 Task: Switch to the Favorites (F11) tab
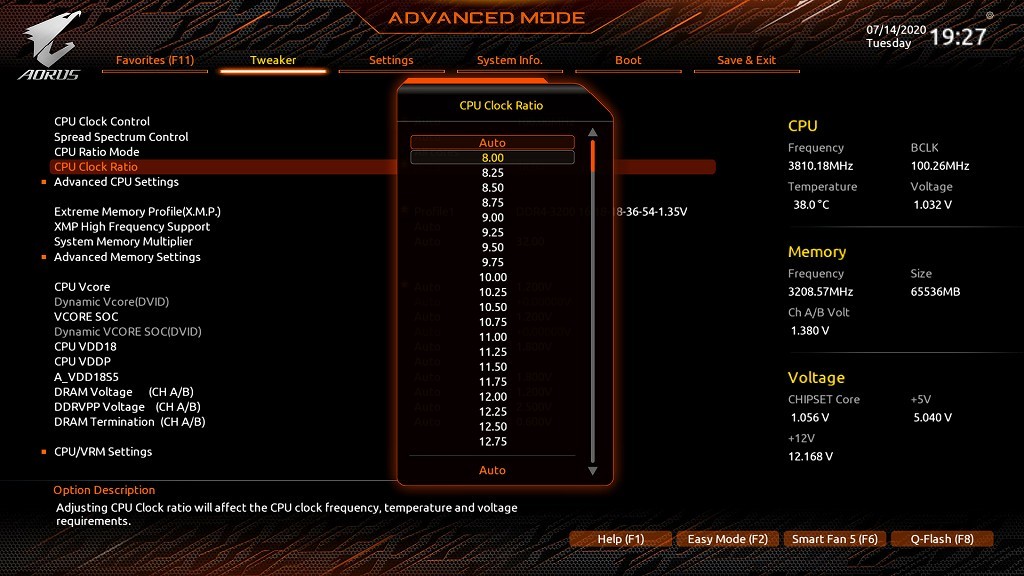coord(155,60)
